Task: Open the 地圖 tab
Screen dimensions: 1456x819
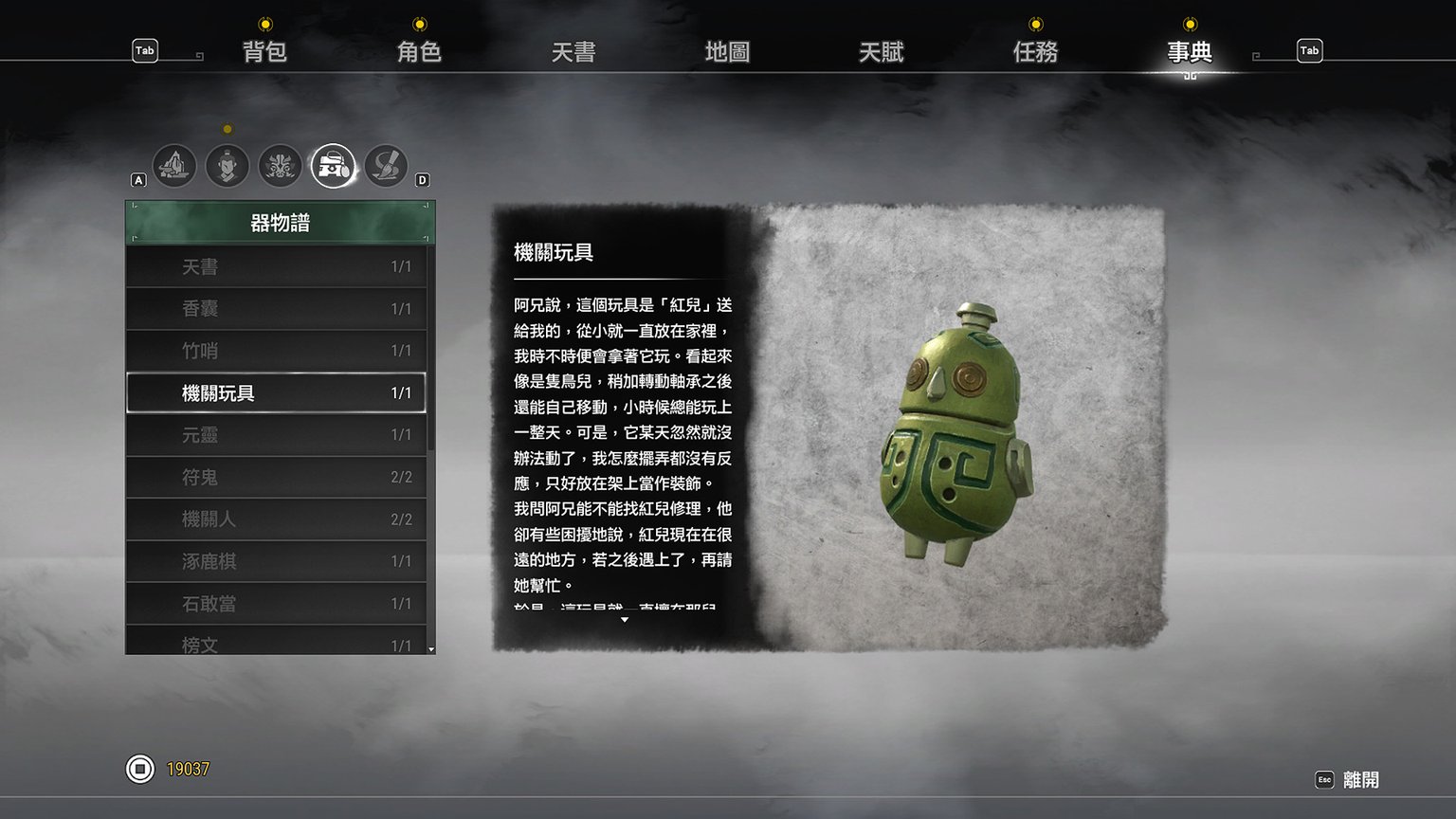Action: (x=727, y=52)
